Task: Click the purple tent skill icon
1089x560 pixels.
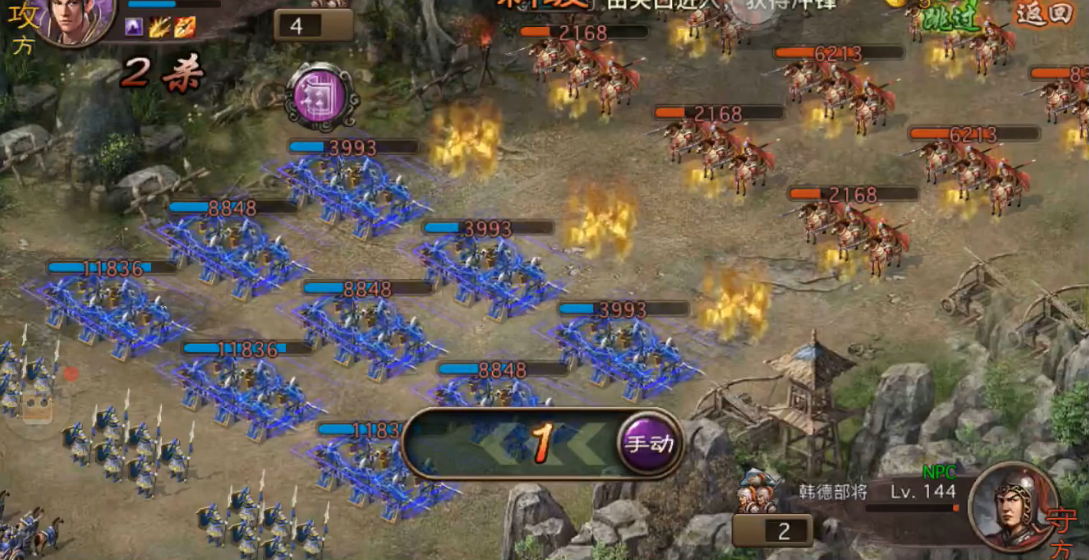Action: (134, 28)
